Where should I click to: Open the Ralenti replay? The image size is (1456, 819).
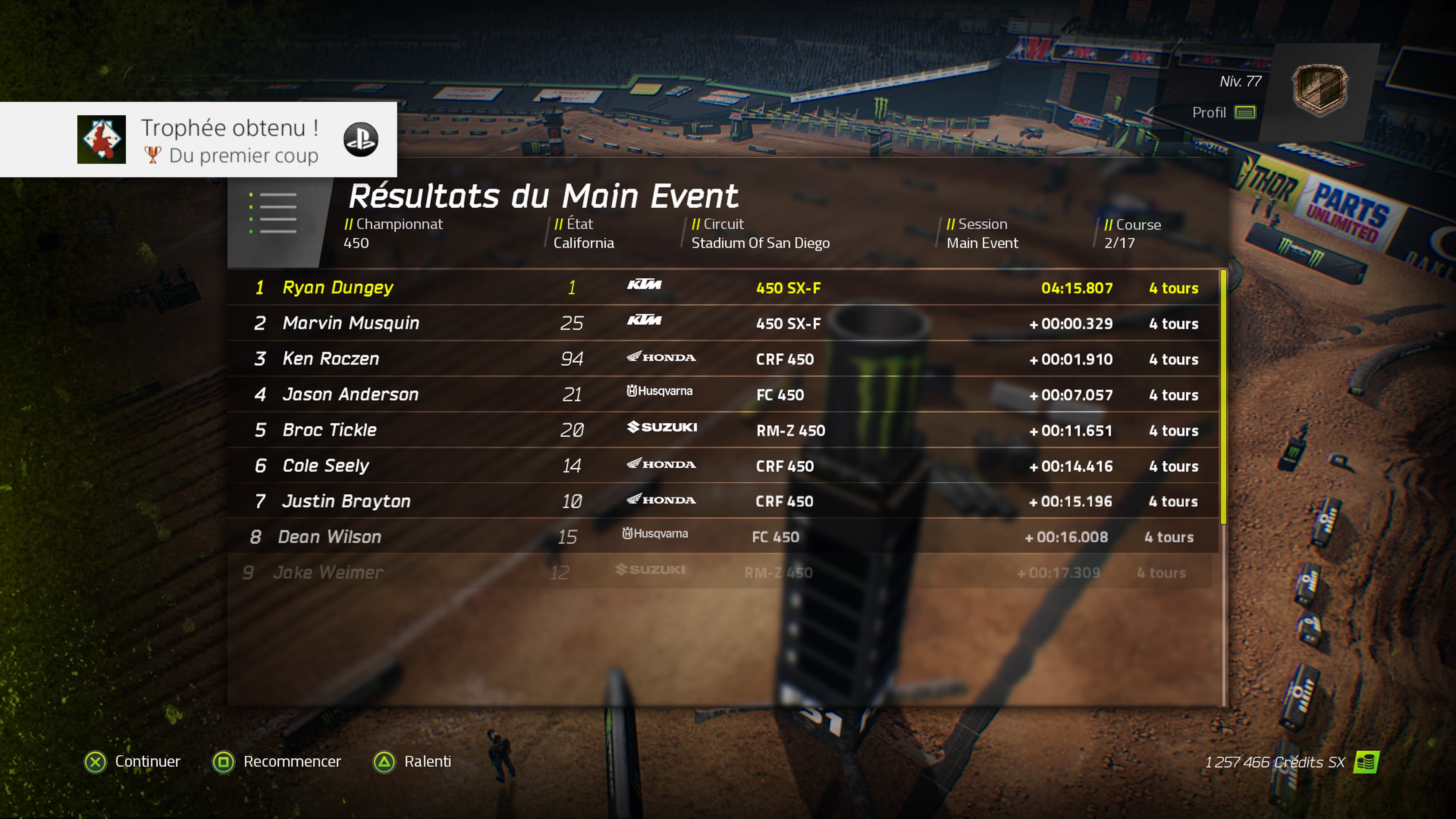pos(413,761)
